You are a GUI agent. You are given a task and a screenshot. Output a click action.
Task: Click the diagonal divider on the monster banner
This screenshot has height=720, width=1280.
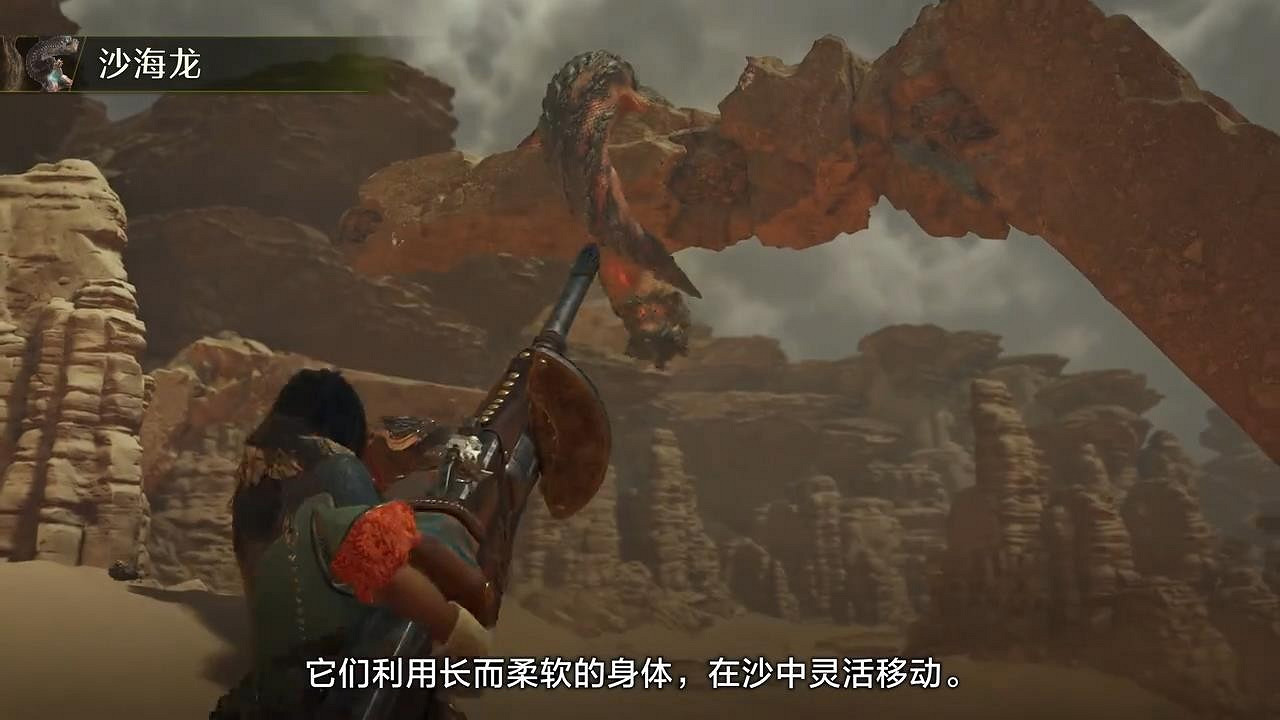(x=76, y=60)
